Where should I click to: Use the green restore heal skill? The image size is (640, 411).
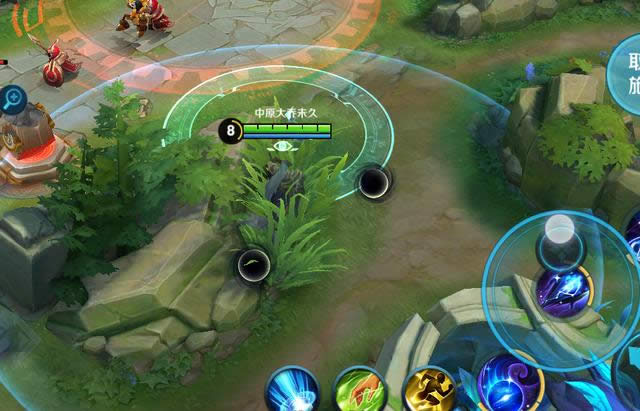click(361, 392)
